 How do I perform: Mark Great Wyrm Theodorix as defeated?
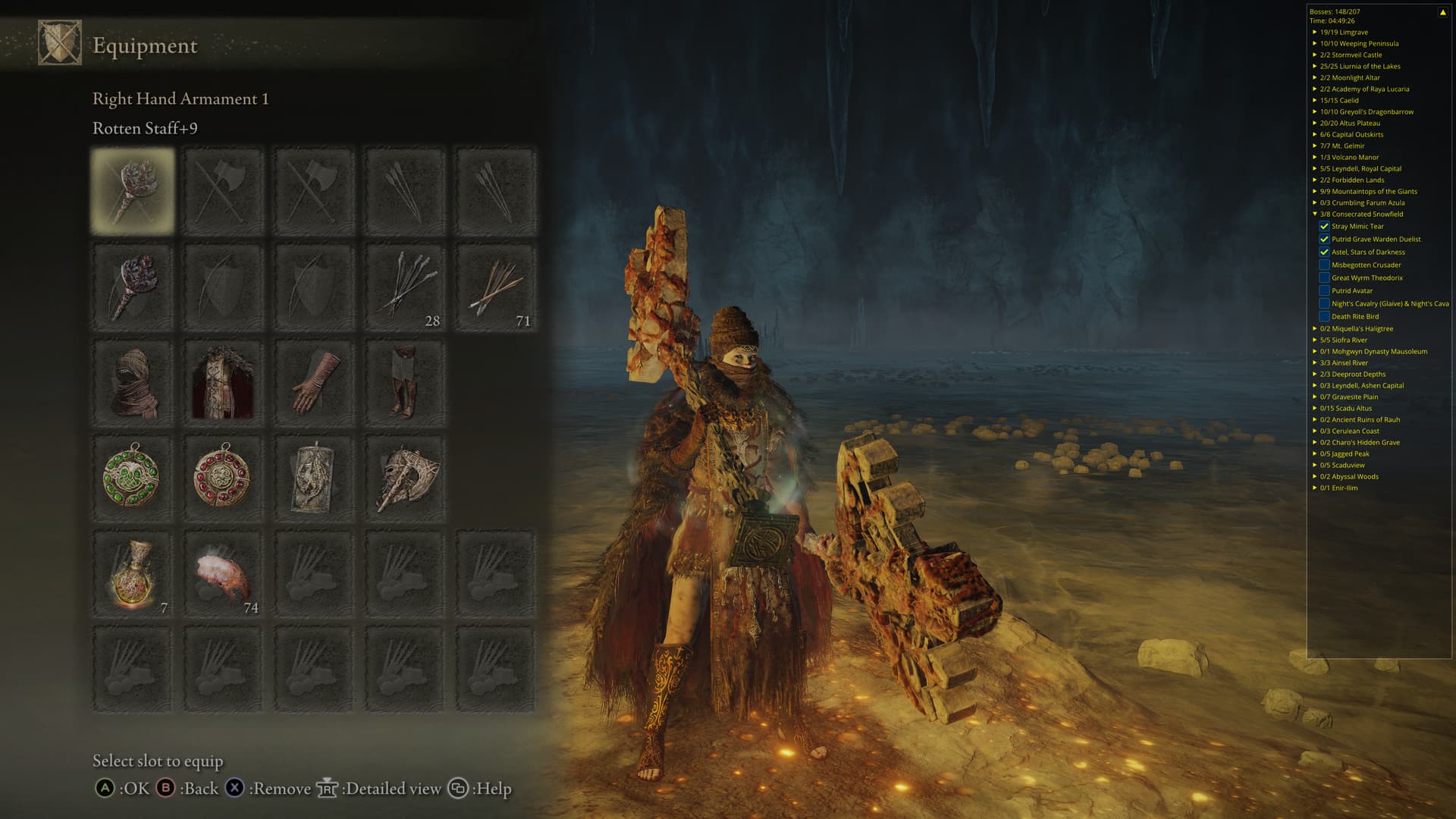1324,278
